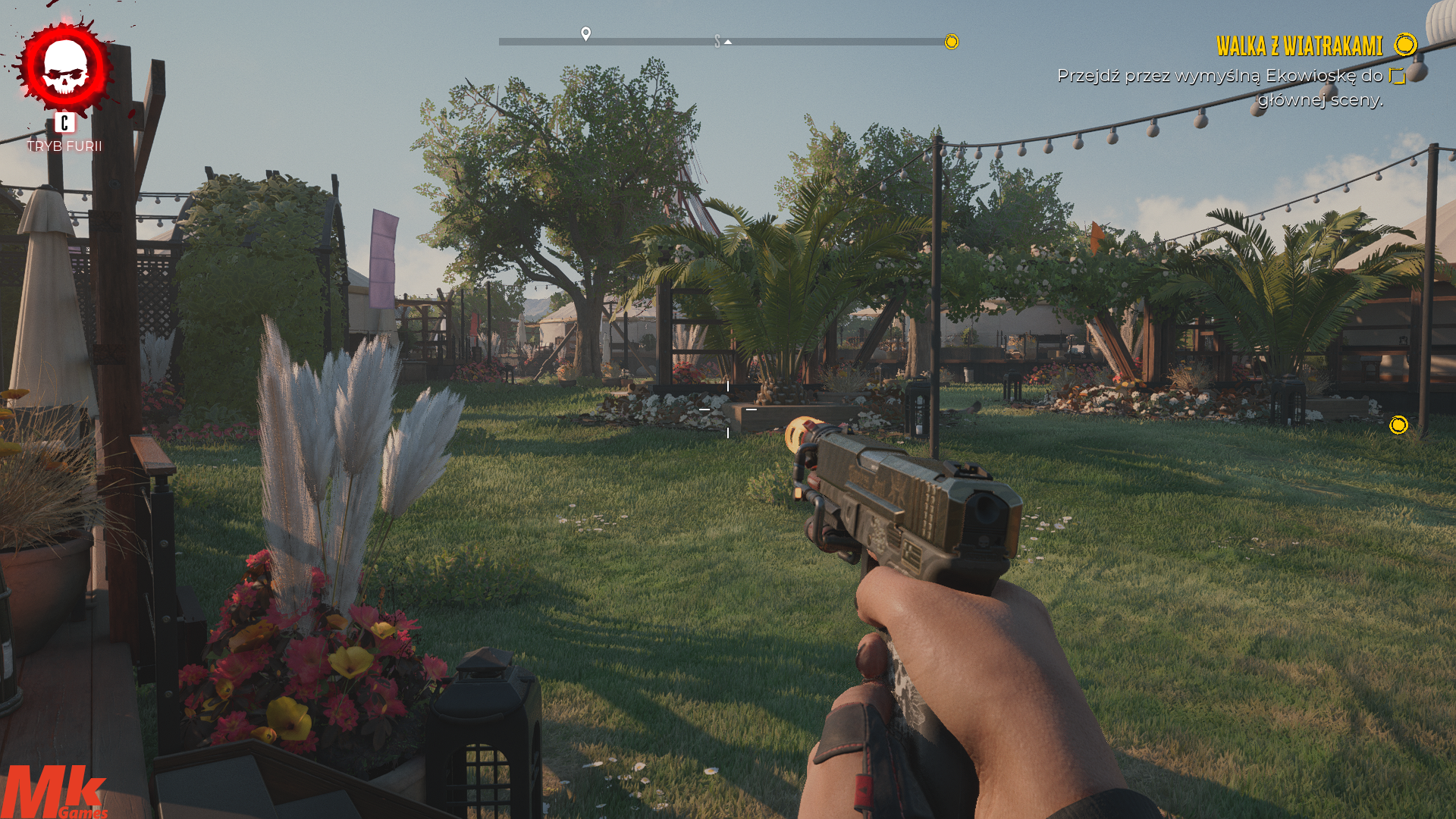Click the yellow quest waypoint marker
This screenshot has height=819, width=1456.
pyautogui.click(x=1398, y=425)
